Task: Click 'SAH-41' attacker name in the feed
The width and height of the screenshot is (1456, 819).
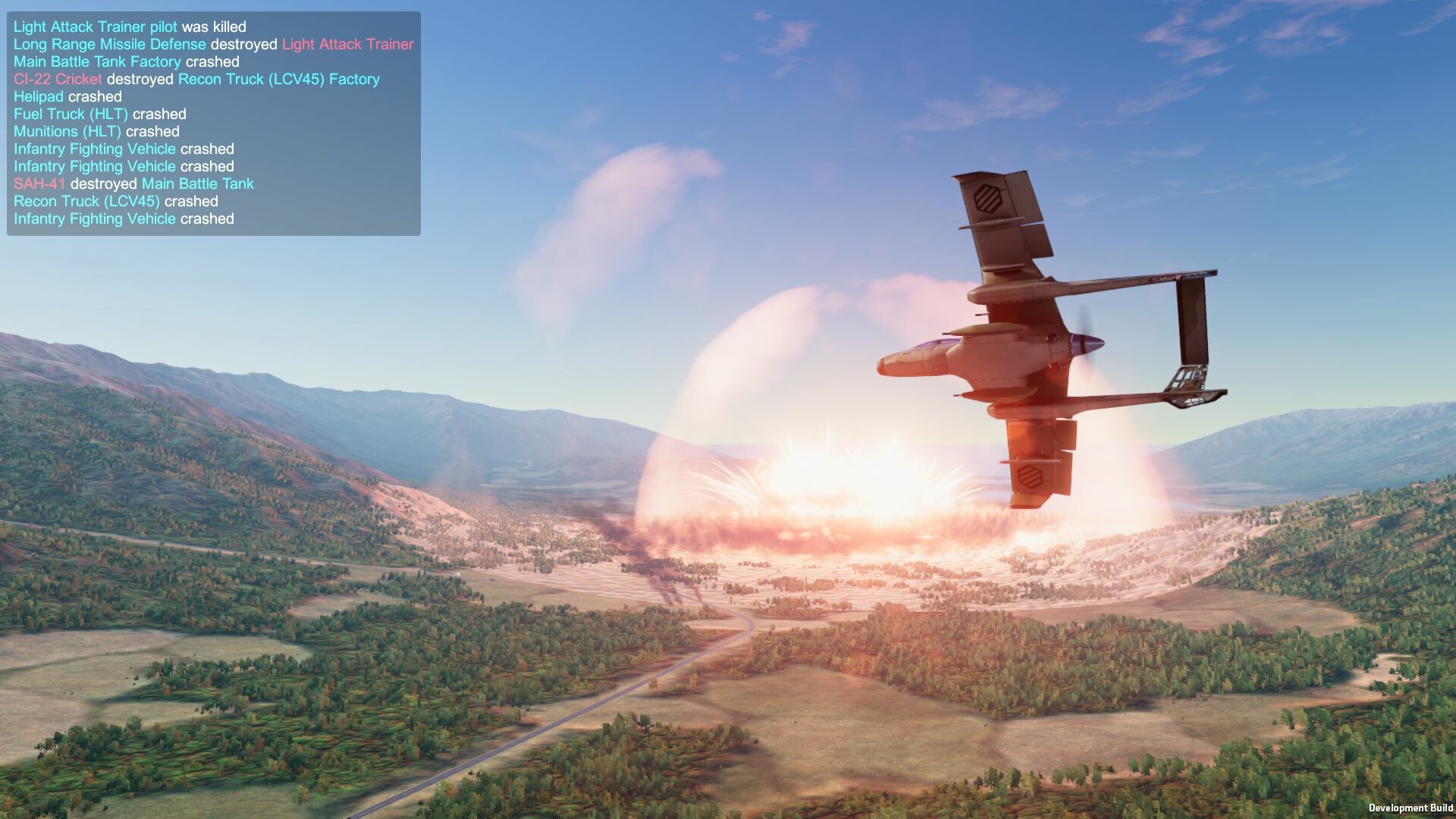Action: (x=38, y=184)
